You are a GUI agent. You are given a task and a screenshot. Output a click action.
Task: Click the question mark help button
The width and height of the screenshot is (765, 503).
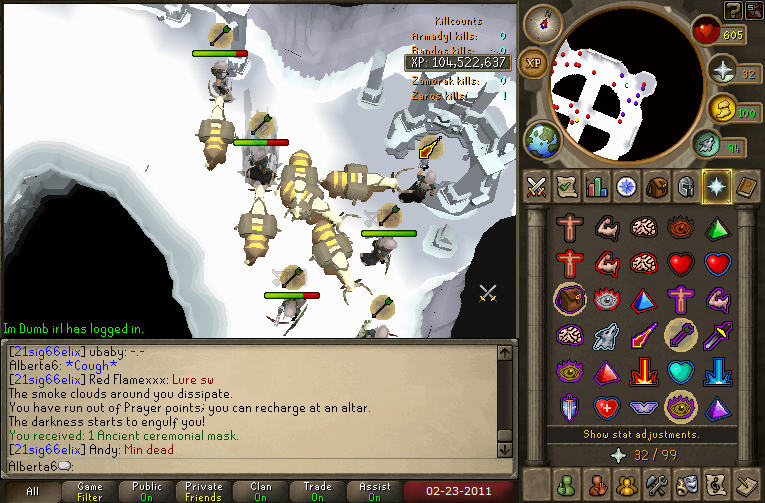733,10
